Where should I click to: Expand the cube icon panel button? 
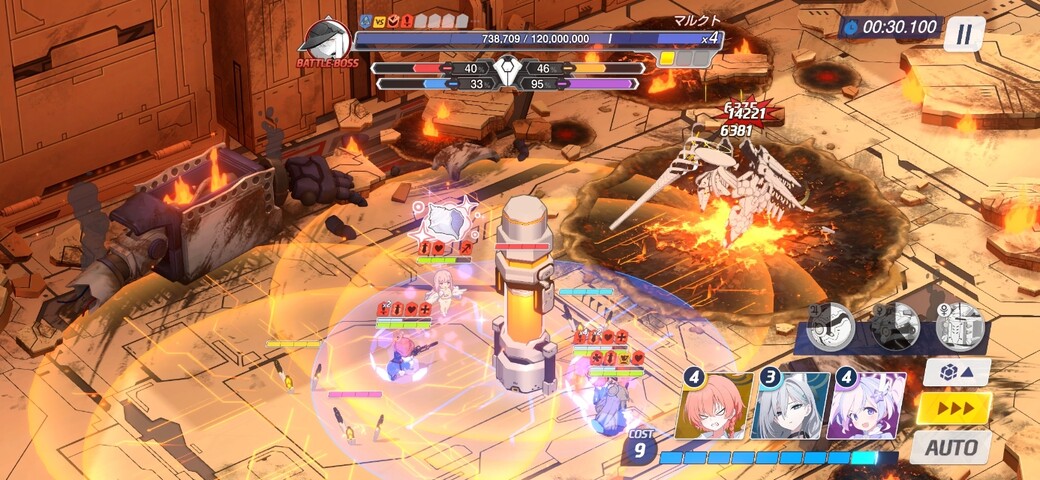click(x=956, y=372)
